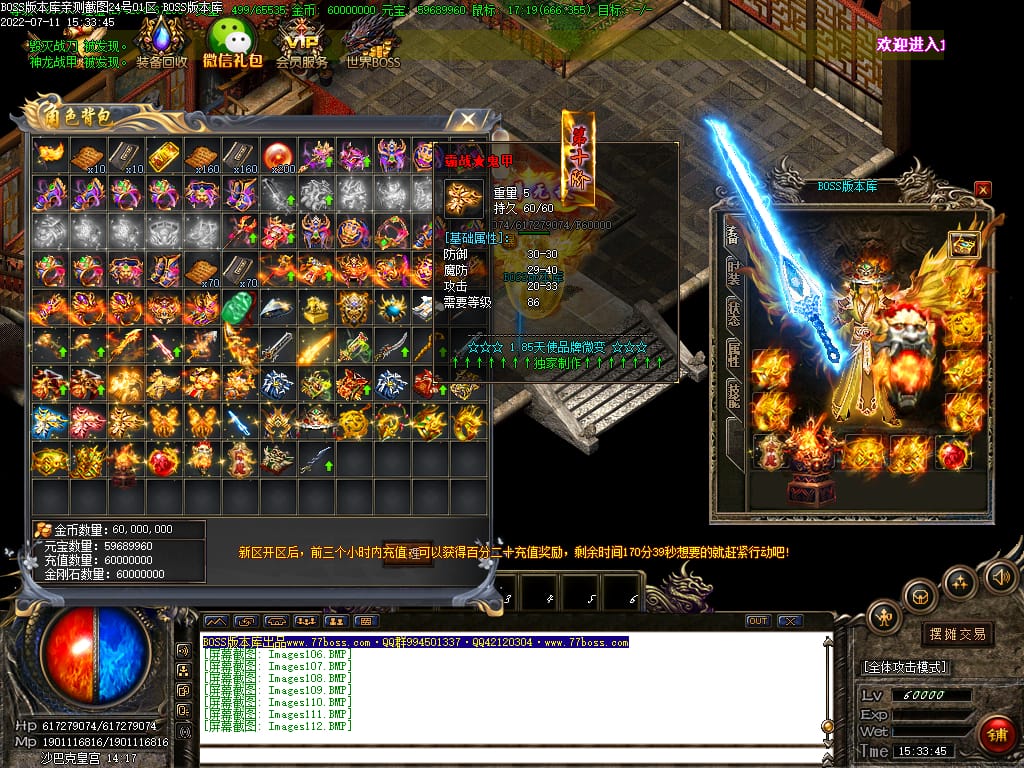Viewport: 1024px width, 768px height.
Task: Switch to the 时装 fashion tab
Action: pos(734,273)
